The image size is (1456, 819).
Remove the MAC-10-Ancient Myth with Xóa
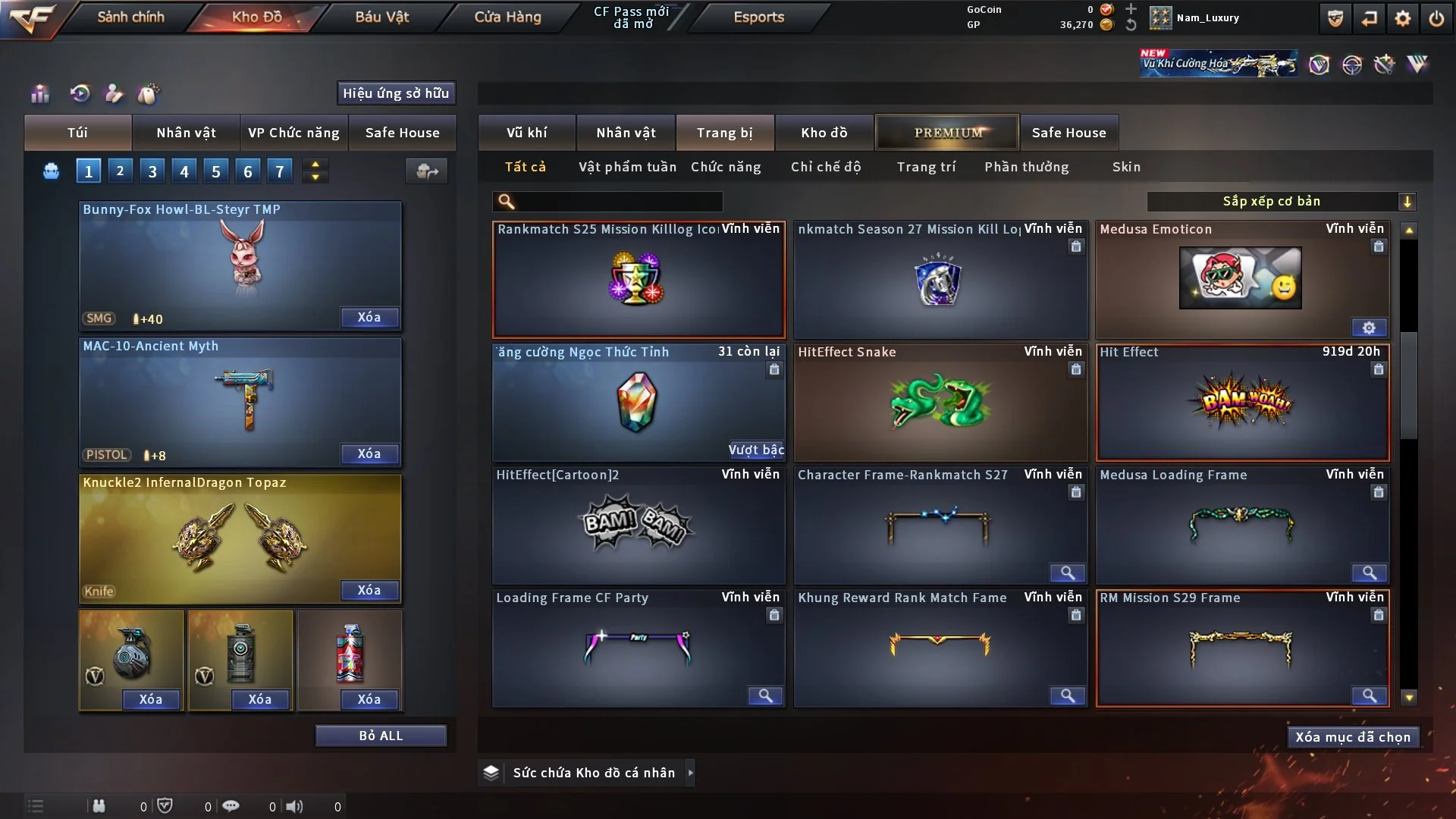click(369, 453)
